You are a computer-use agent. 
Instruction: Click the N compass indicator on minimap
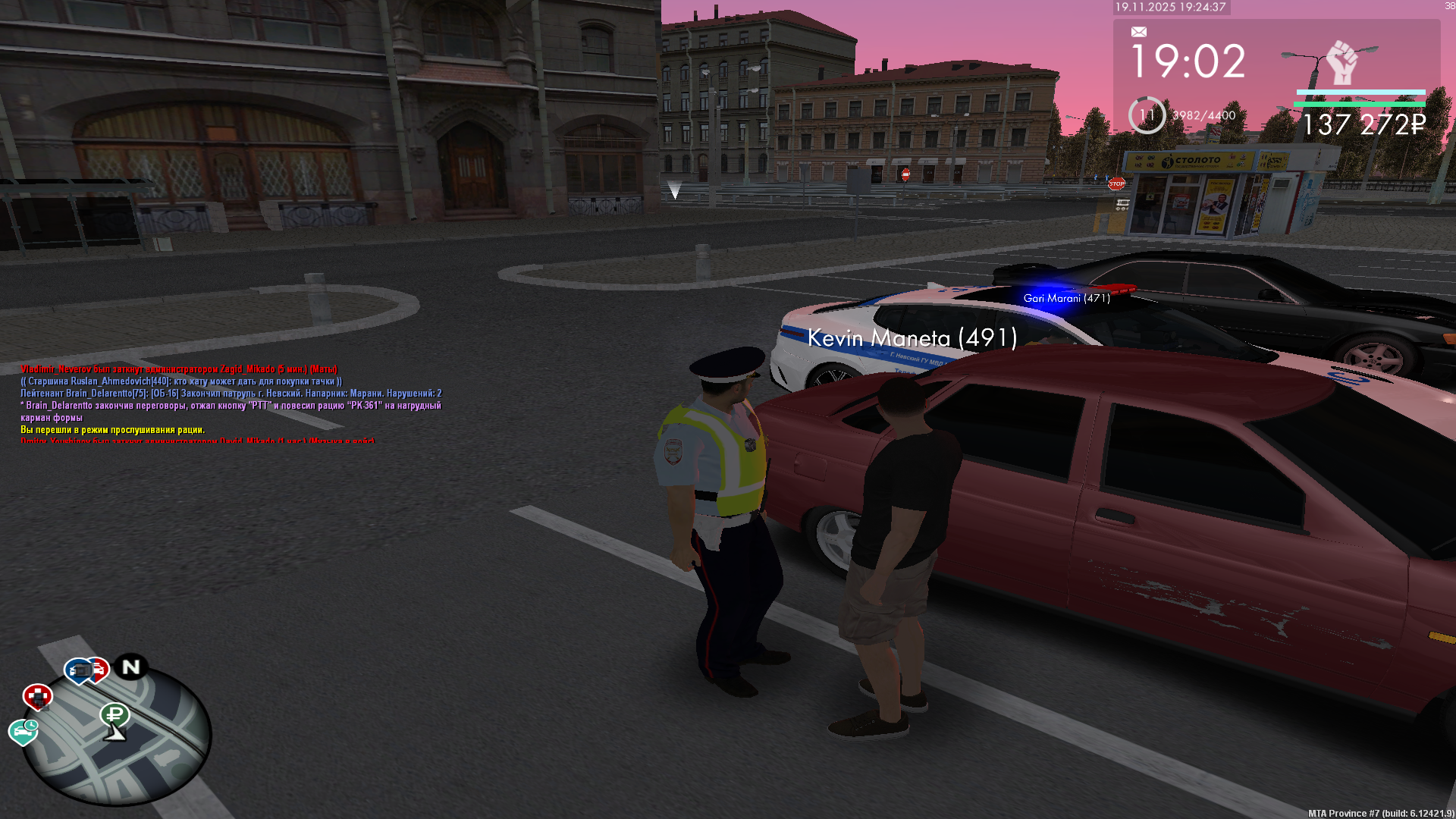(131, 667)
